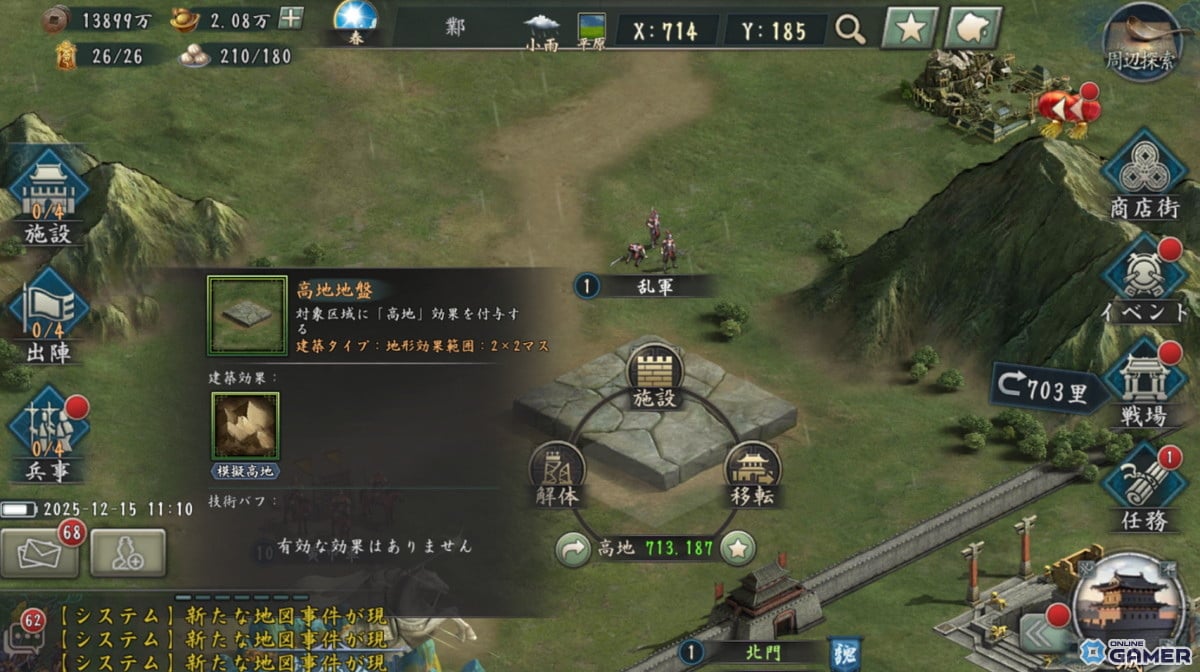This screenshot has width=1200, height=672.
Task: Choose 解体 to dismantle the highland base
Action: click(x=557, y=472)
